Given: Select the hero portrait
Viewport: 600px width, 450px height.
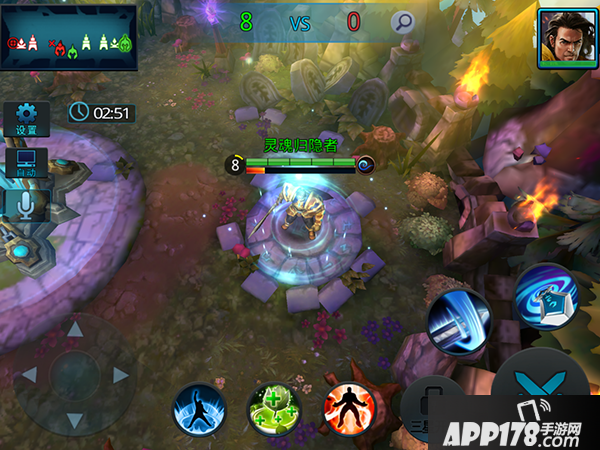Looking at the screenshot, I should coord(560,38).
